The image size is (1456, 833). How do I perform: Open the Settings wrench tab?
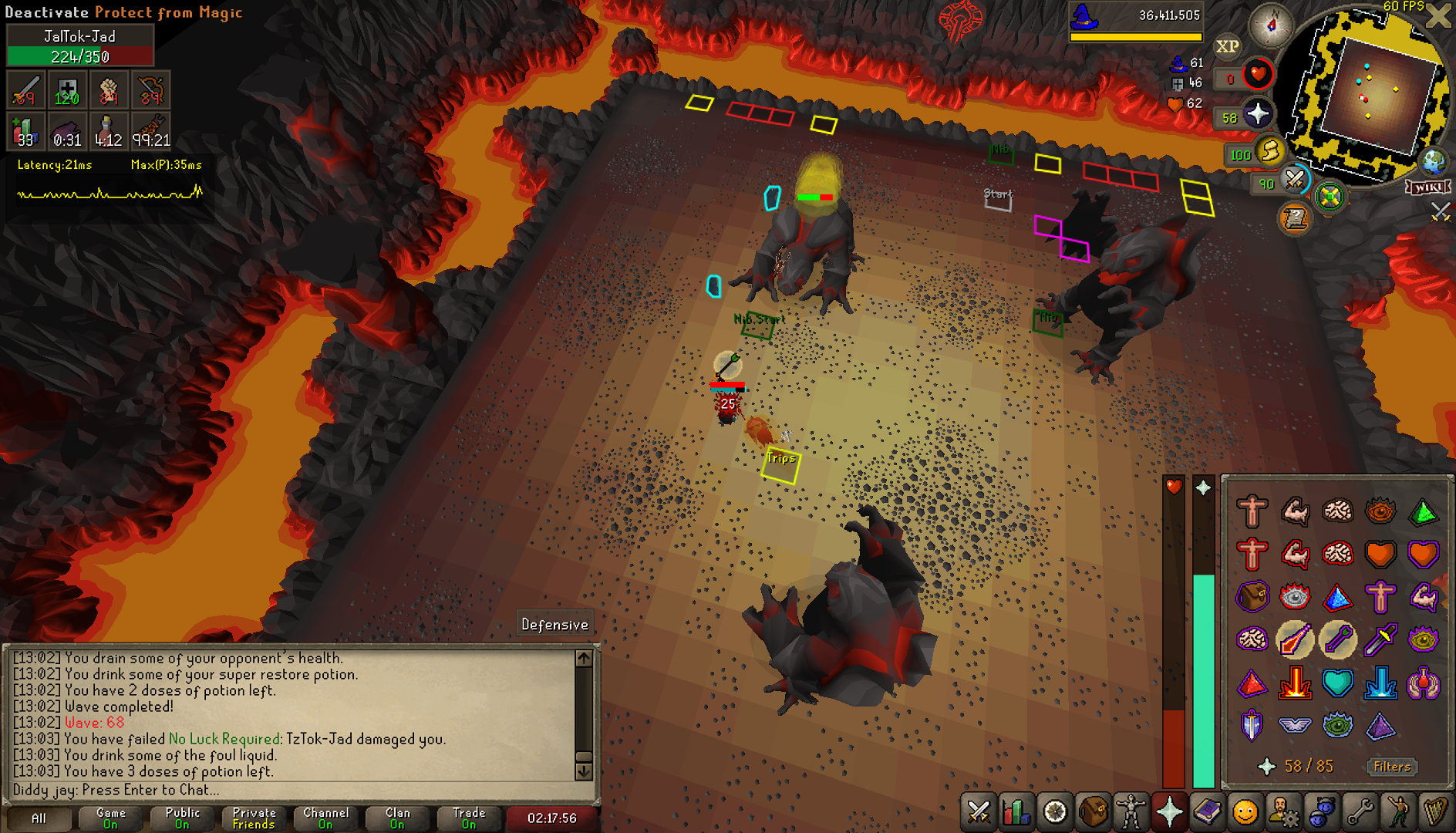[1359, 812]
